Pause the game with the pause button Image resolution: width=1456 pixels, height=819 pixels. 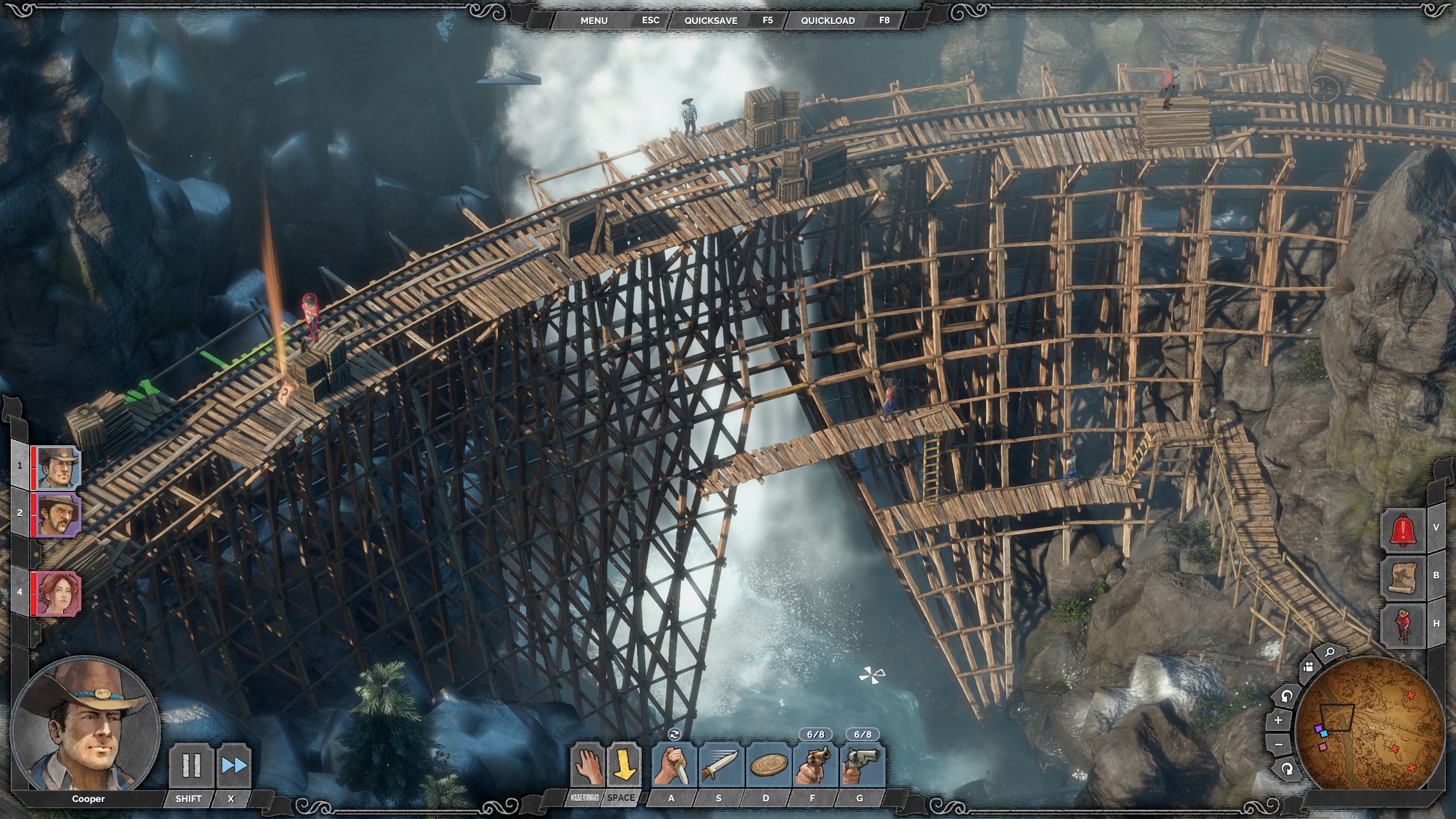click(x=191, y=766)
